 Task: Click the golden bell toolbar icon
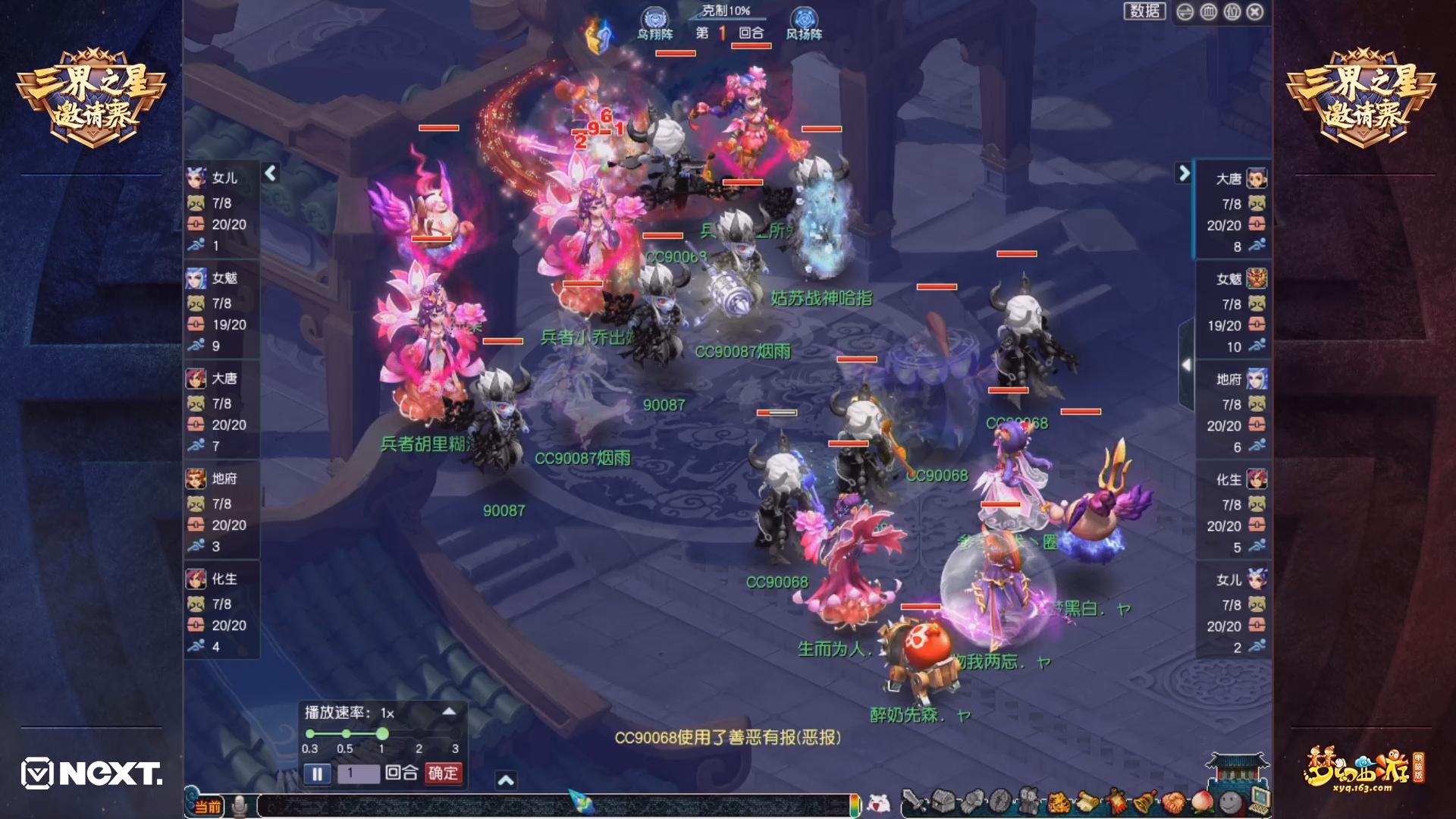(1144, 801)
